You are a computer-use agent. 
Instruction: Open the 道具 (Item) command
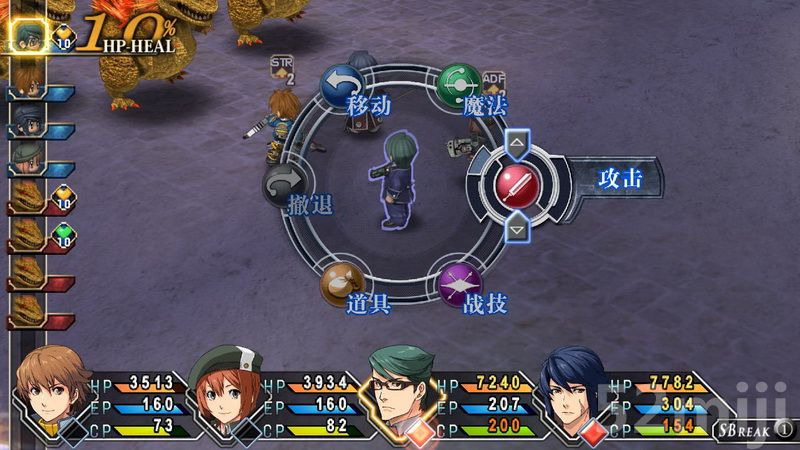(342, 282)
